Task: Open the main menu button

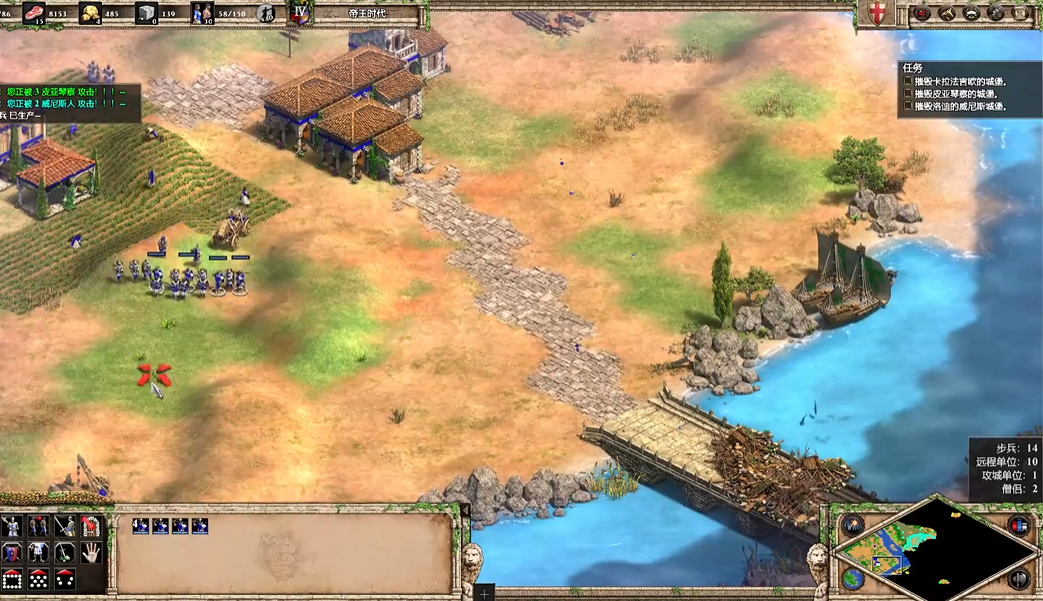Action: coord(1021,13)
